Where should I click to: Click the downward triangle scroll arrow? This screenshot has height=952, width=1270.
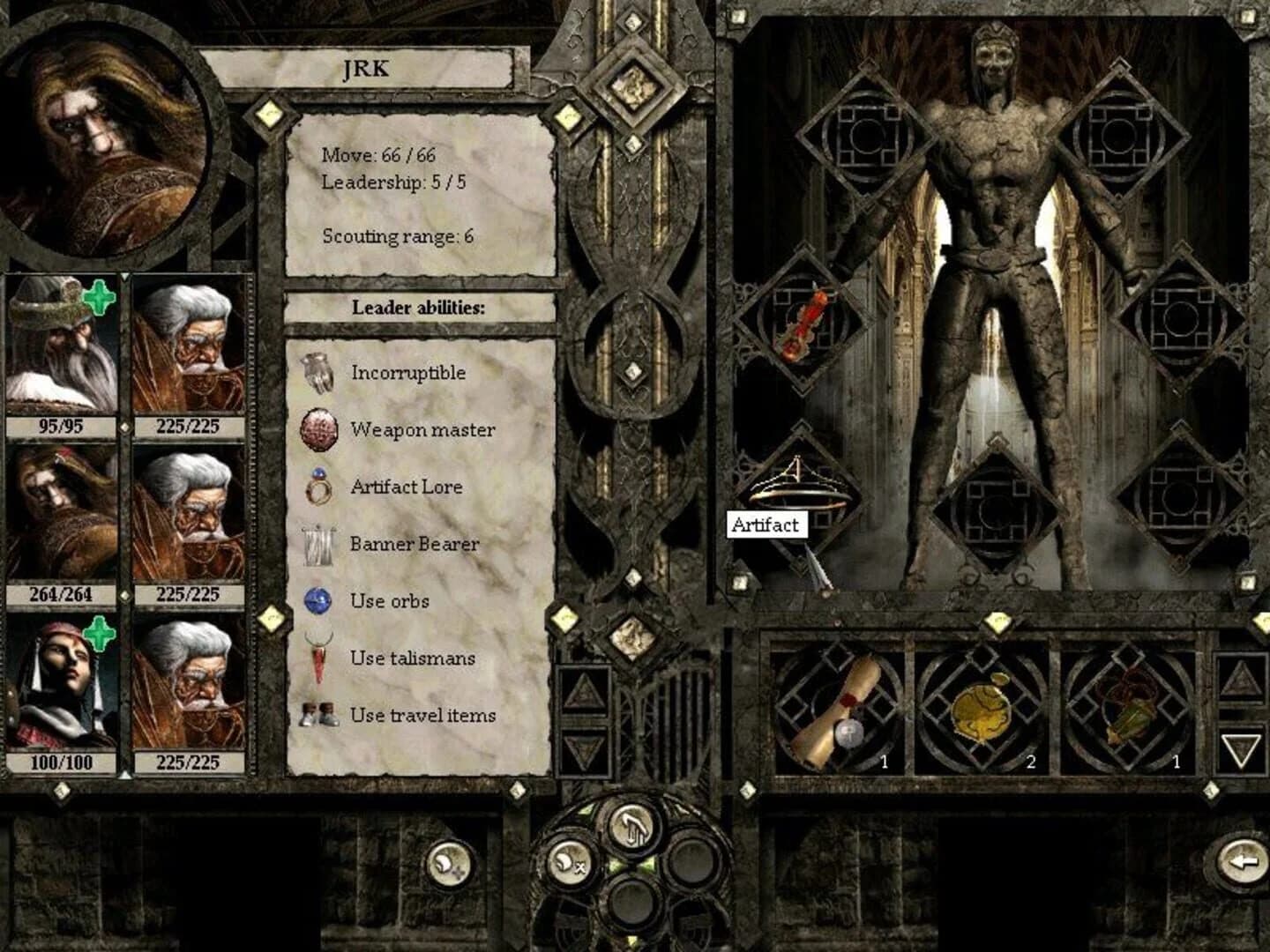(582, 749)
